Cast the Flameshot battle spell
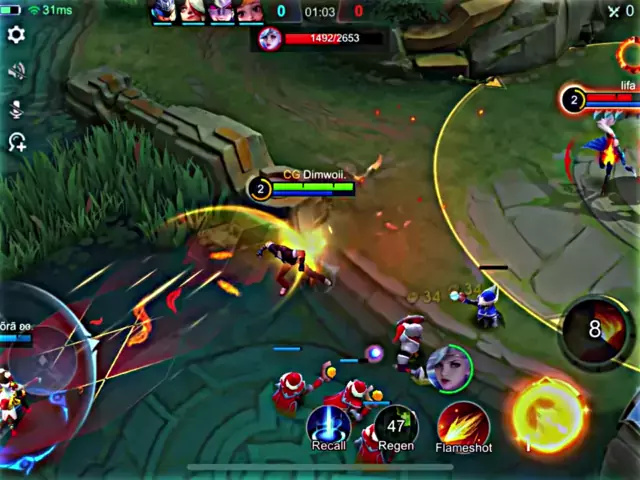Screen dimensions: 640x480 click(462, 424)
